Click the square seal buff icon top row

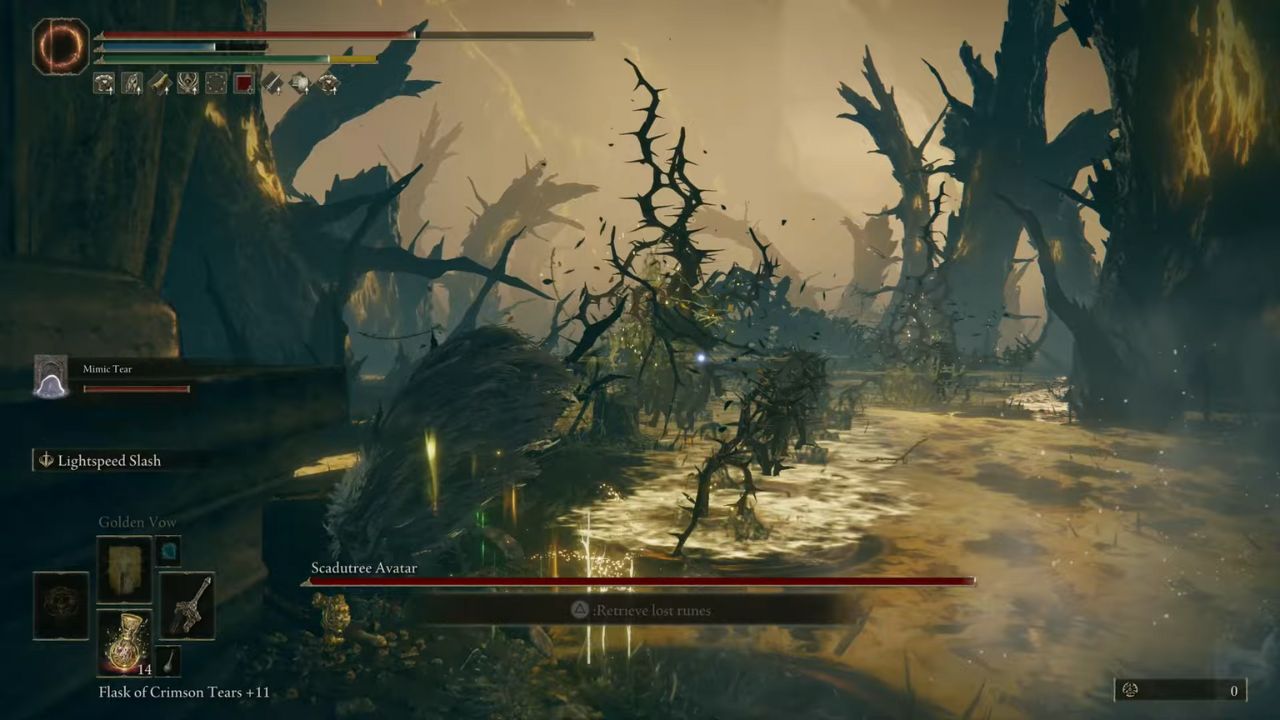click(215, 84)
